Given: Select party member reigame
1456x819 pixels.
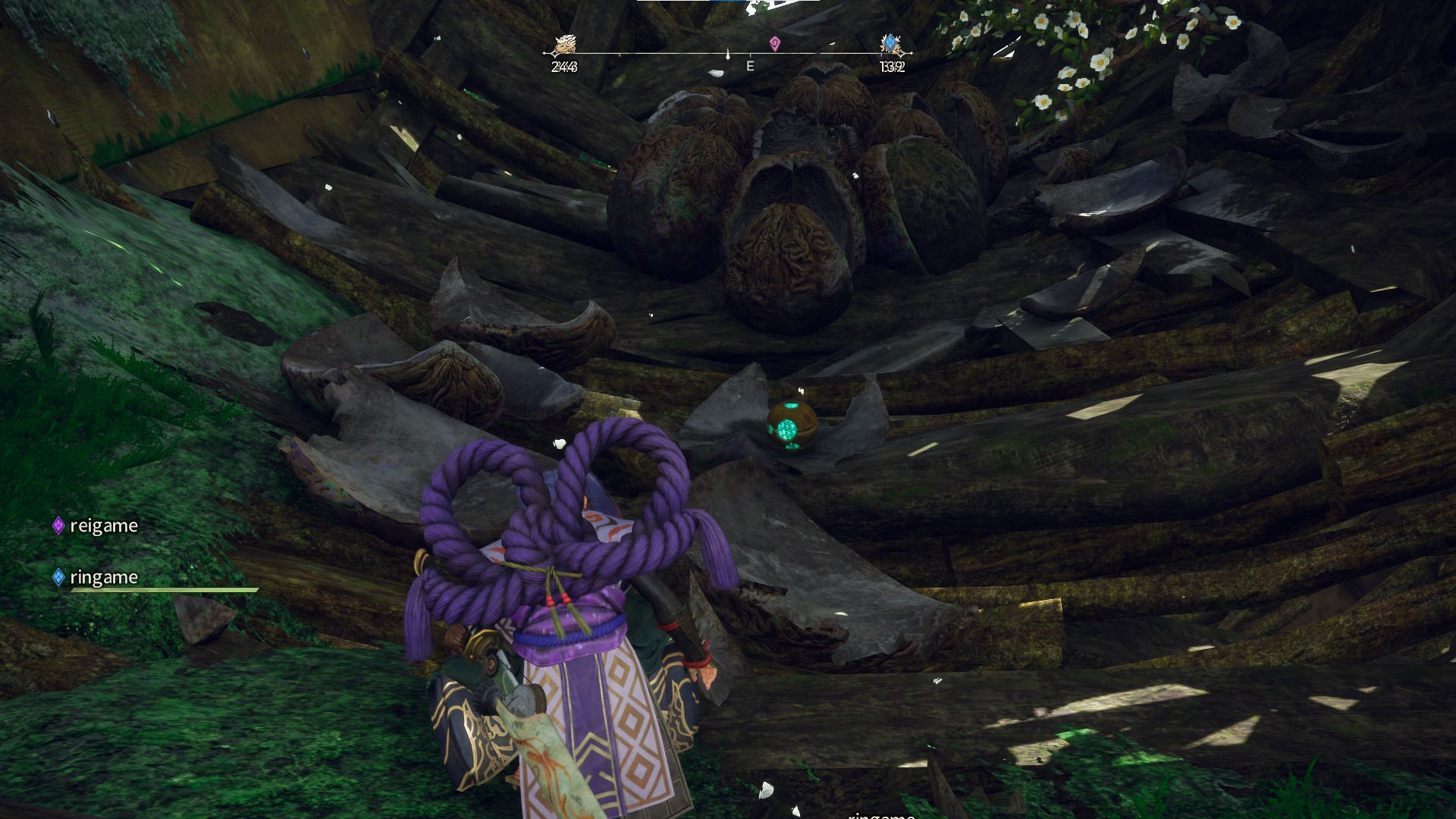Looking at the screenshot, I should click(x=103, y=526).
